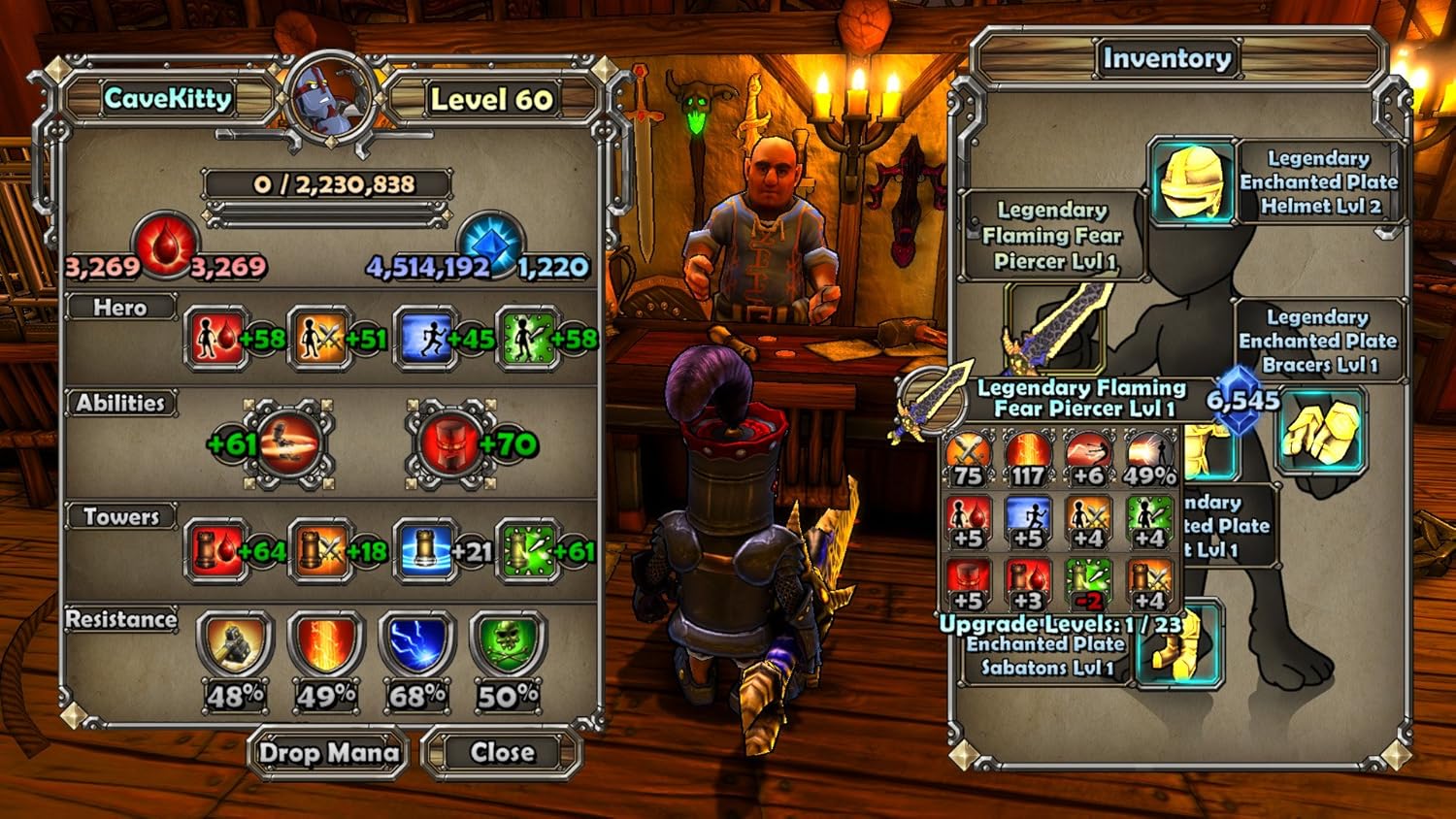Select the Hero Damage stat icon
Image resolution: width=1456 pixels, height=819 pixels.
coord(318,339)
